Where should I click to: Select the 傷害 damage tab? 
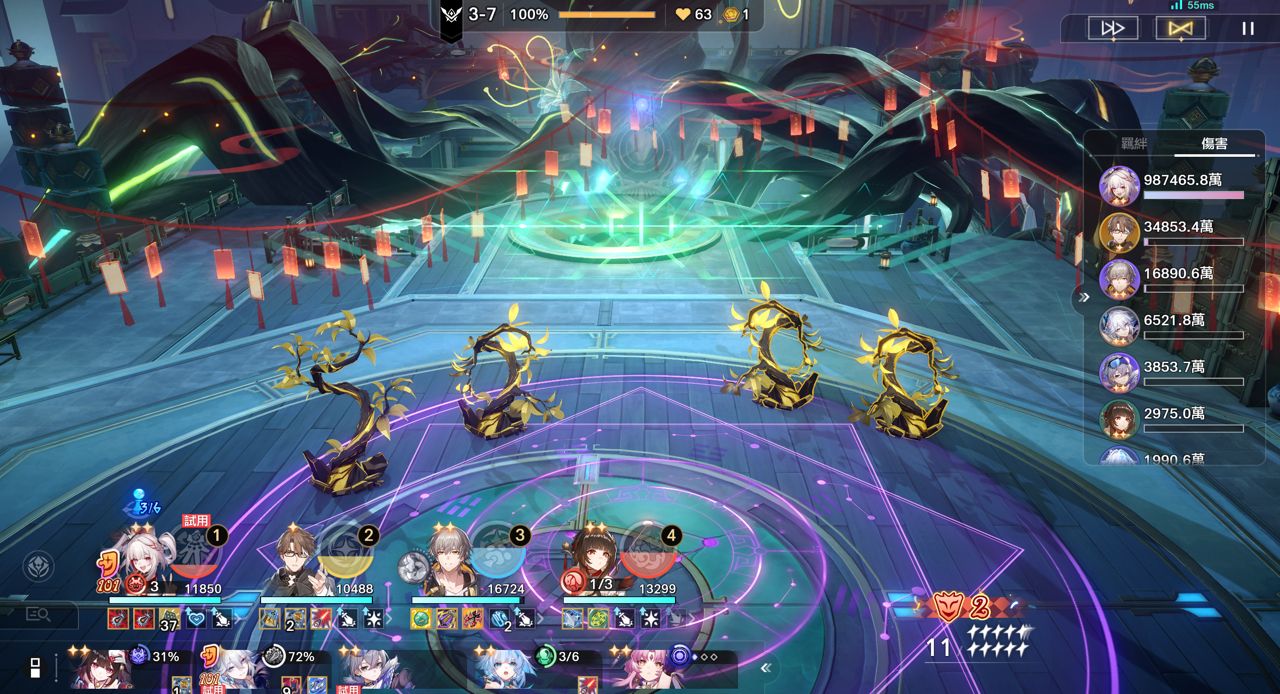click(x=1215, y=144)
